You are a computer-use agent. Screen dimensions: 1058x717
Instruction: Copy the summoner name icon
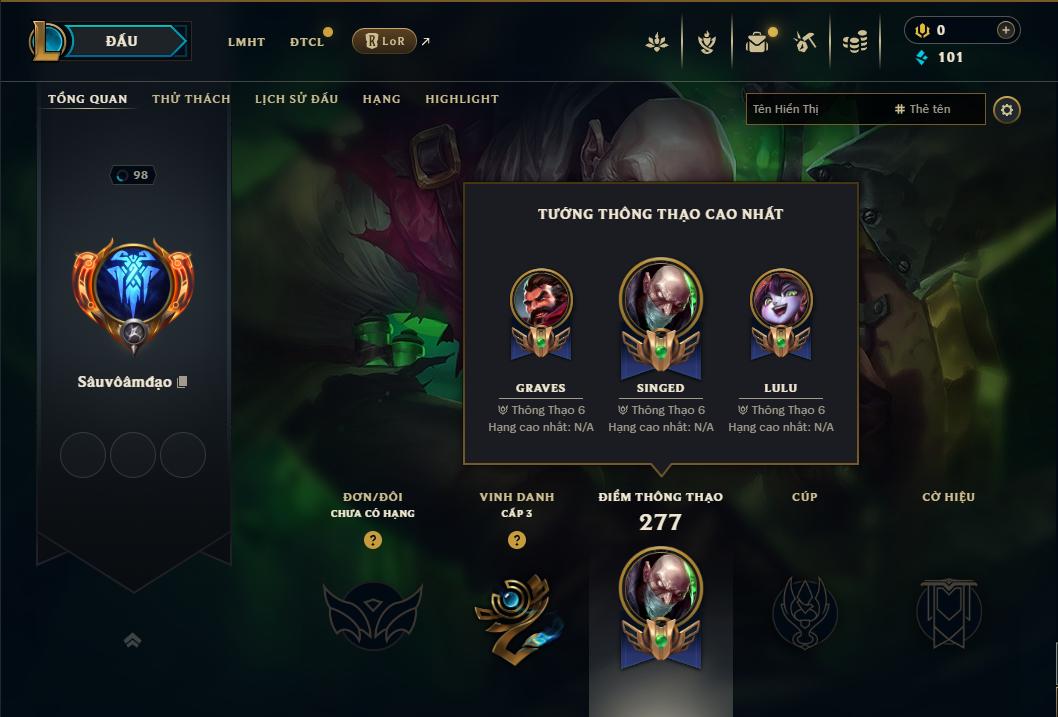coord(182,382)
